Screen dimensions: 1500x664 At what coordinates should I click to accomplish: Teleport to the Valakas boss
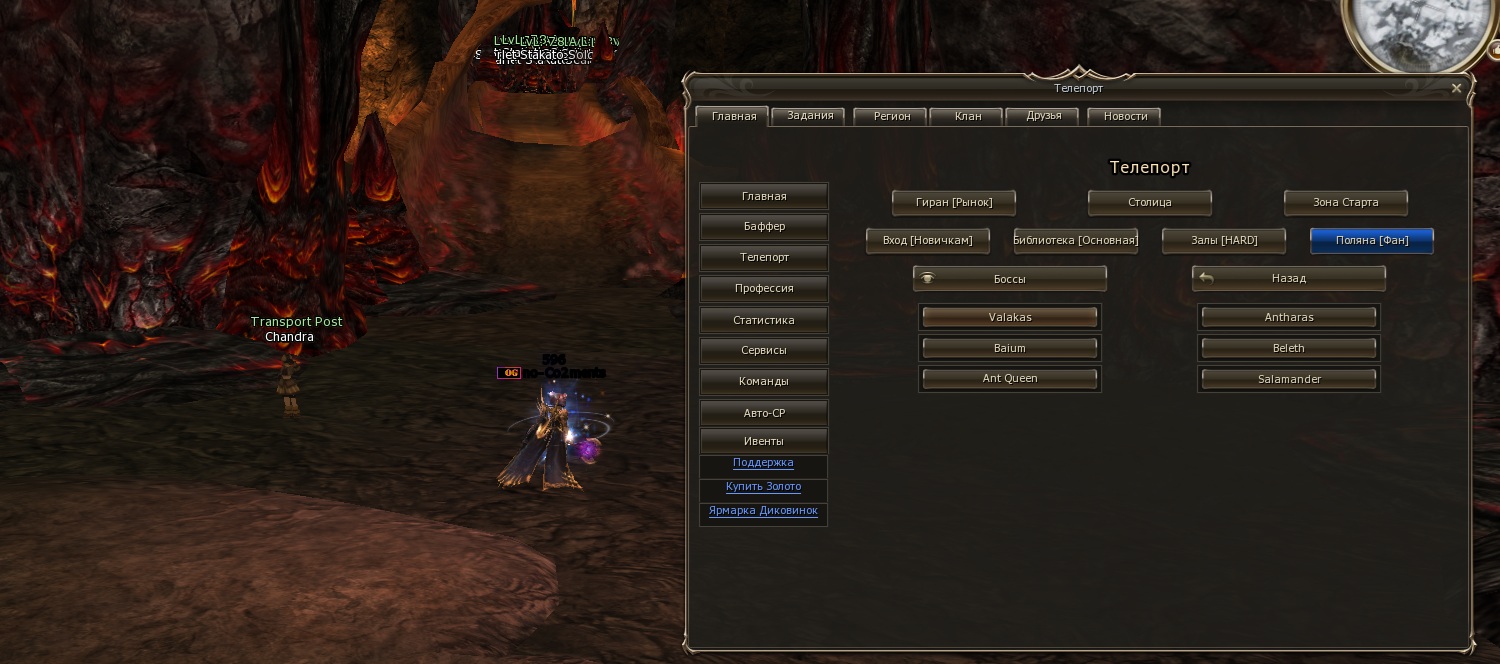pyautogui.click(x=1010, y=317)
